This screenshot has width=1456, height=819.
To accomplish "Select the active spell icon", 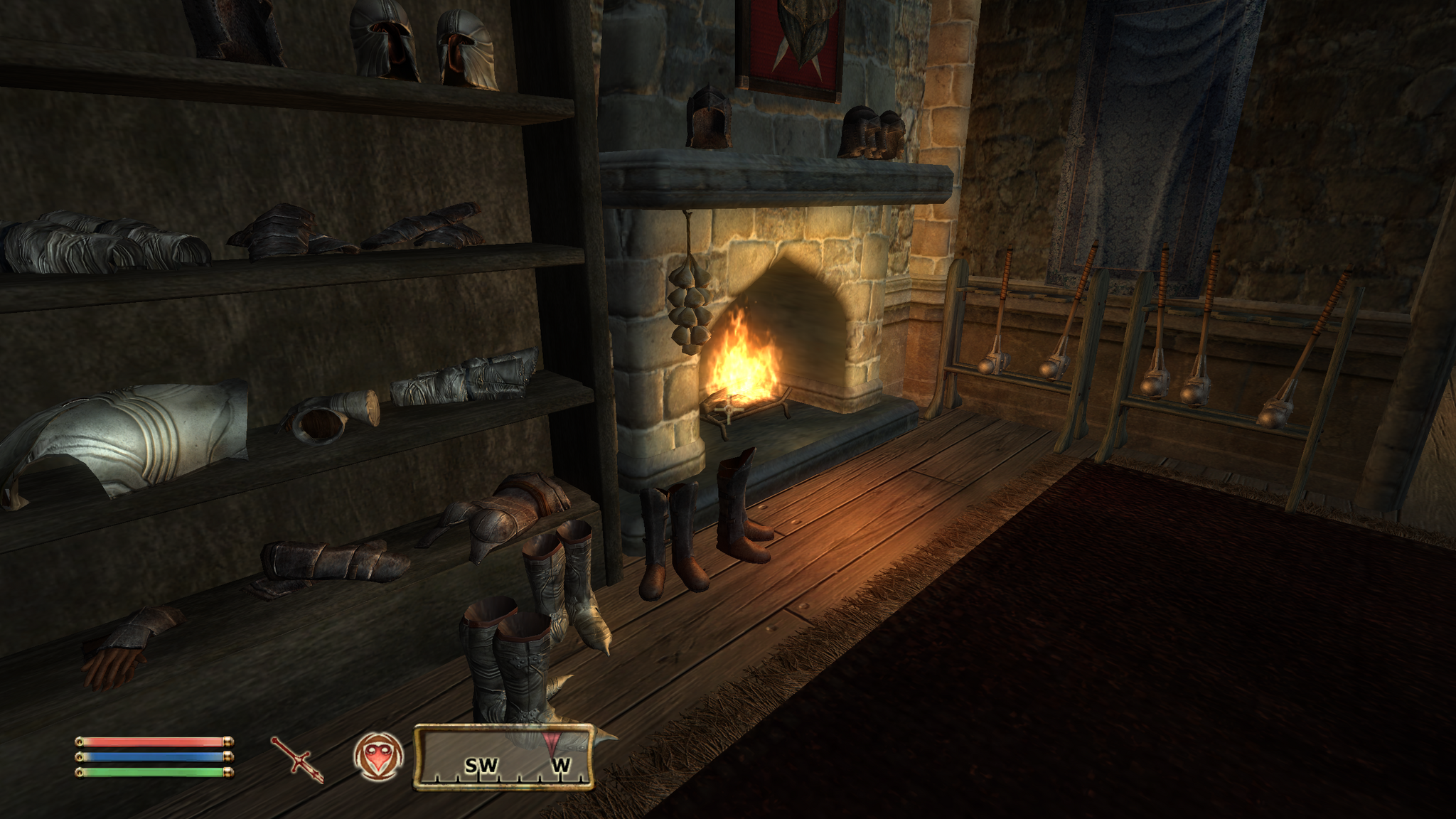I will 378,756.
